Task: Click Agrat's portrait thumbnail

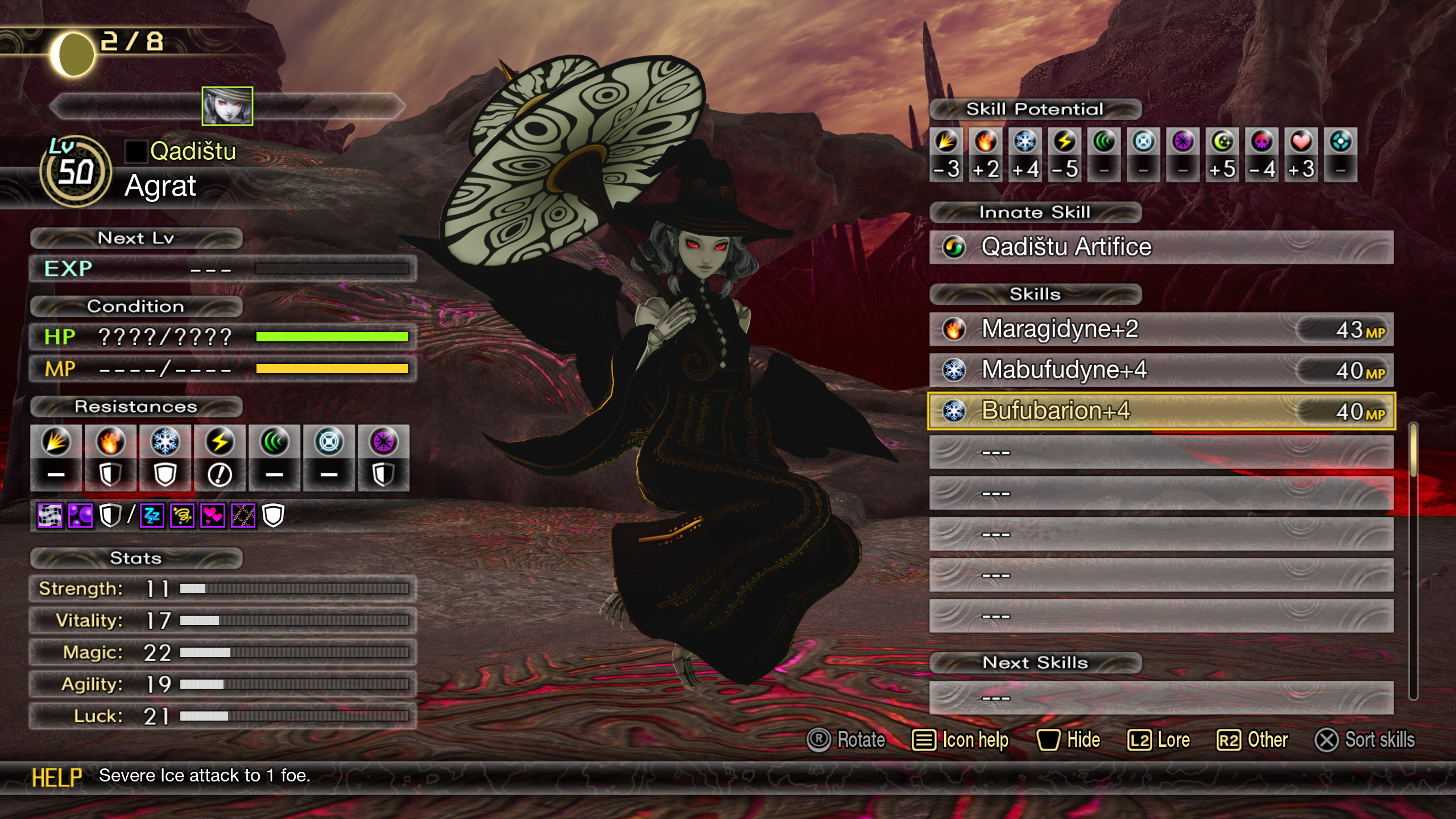Action: click(227, 106)
